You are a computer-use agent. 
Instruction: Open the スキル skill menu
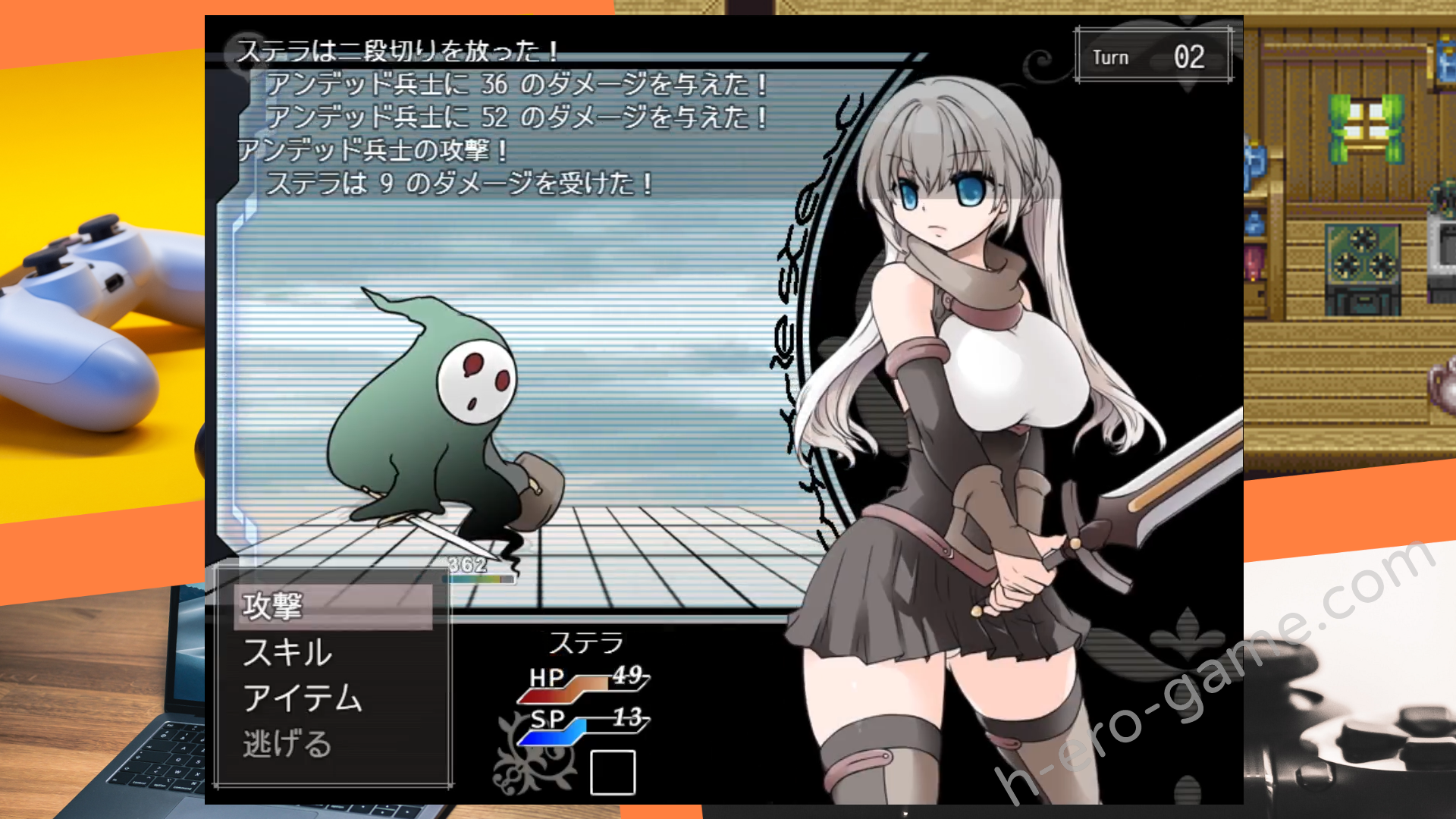pos(287,653)
